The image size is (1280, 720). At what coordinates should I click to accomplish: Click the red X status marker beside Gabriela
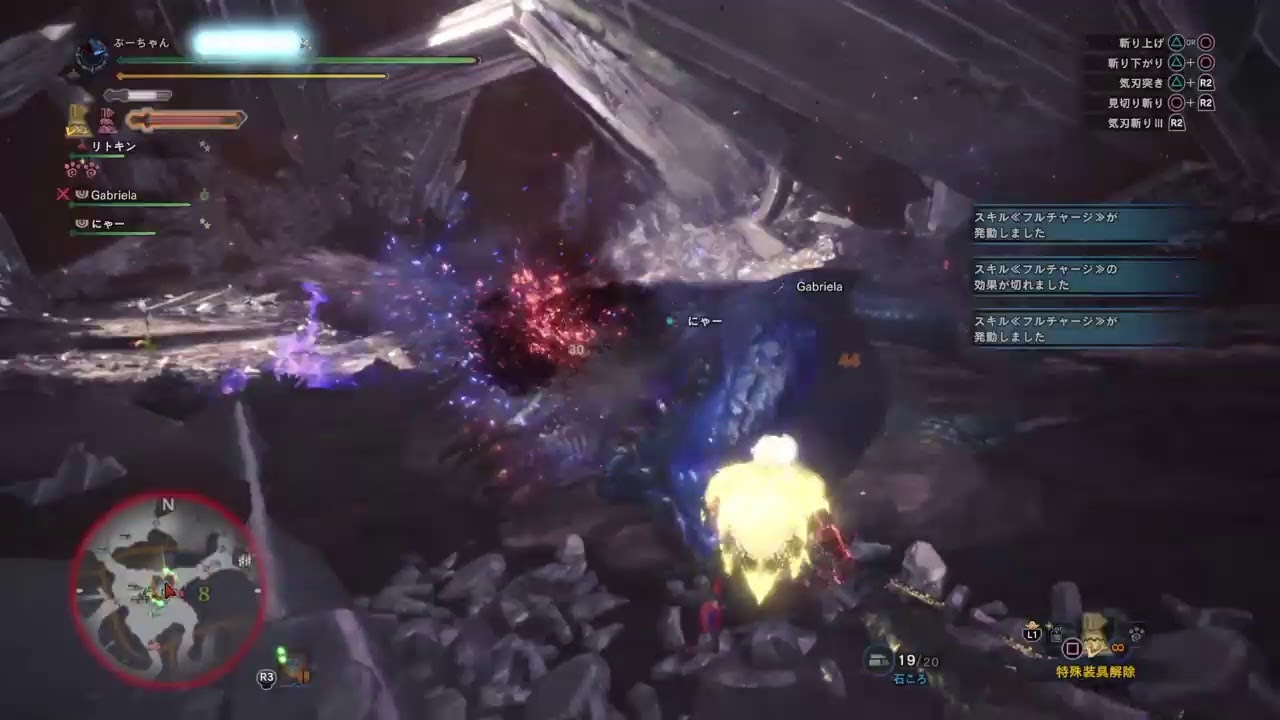click(x=64, y=194)
